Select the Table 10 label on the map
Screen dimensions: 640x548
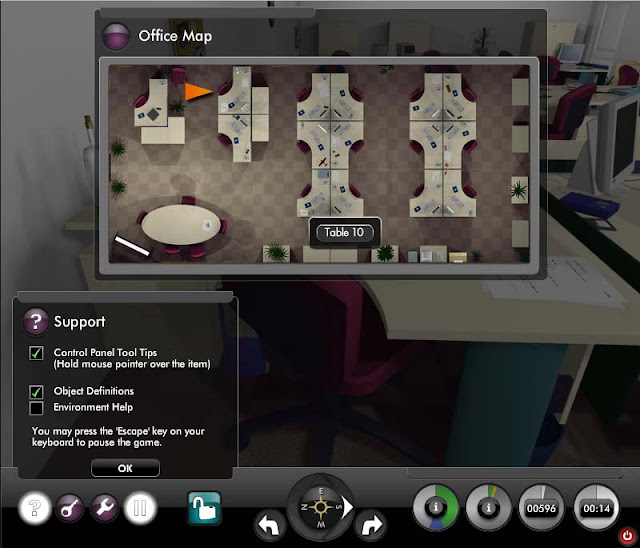click(344, 232)
